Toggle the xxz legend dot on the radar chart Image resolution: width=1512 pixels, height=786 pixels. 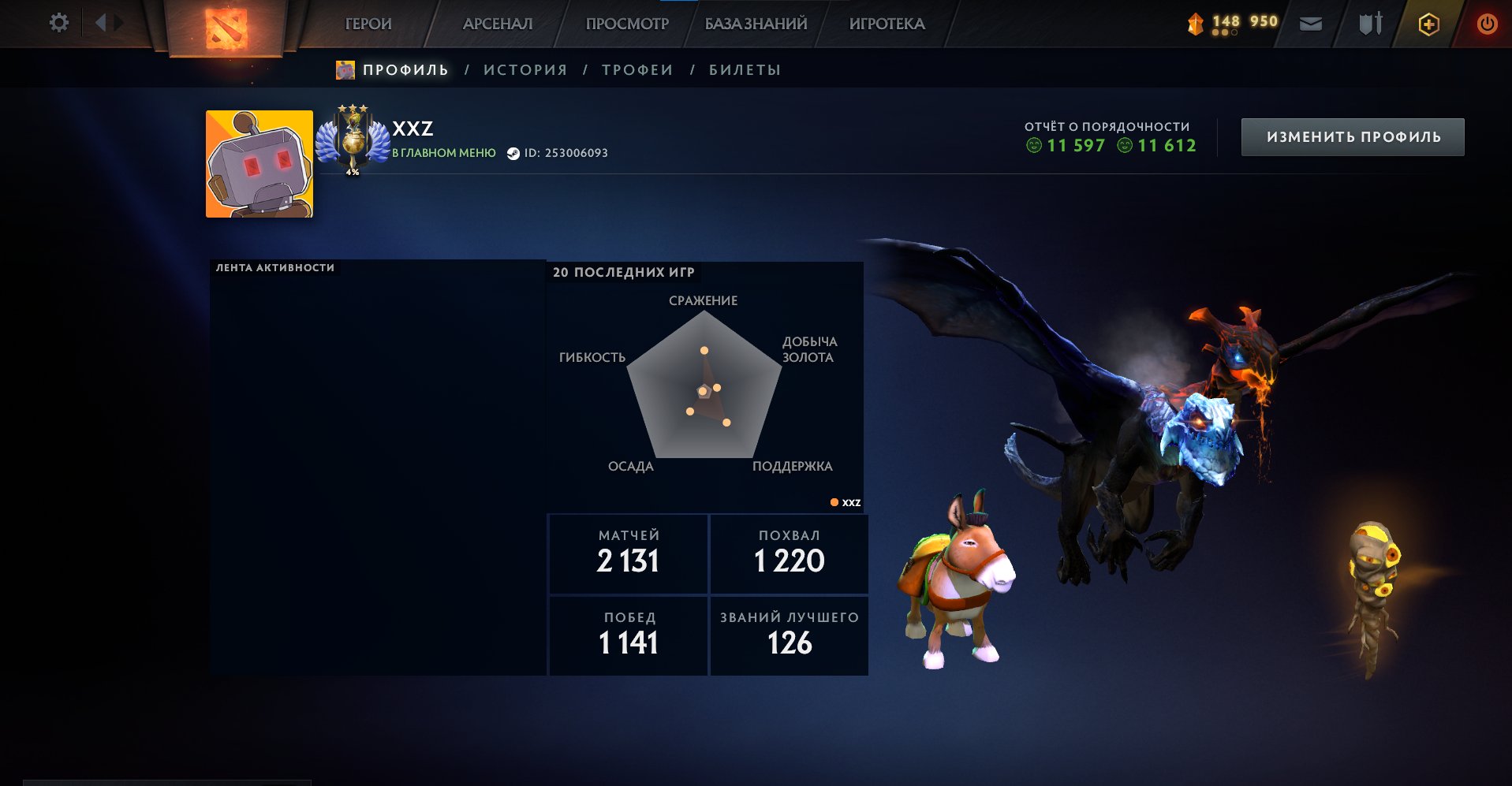(x=833, y=502)
